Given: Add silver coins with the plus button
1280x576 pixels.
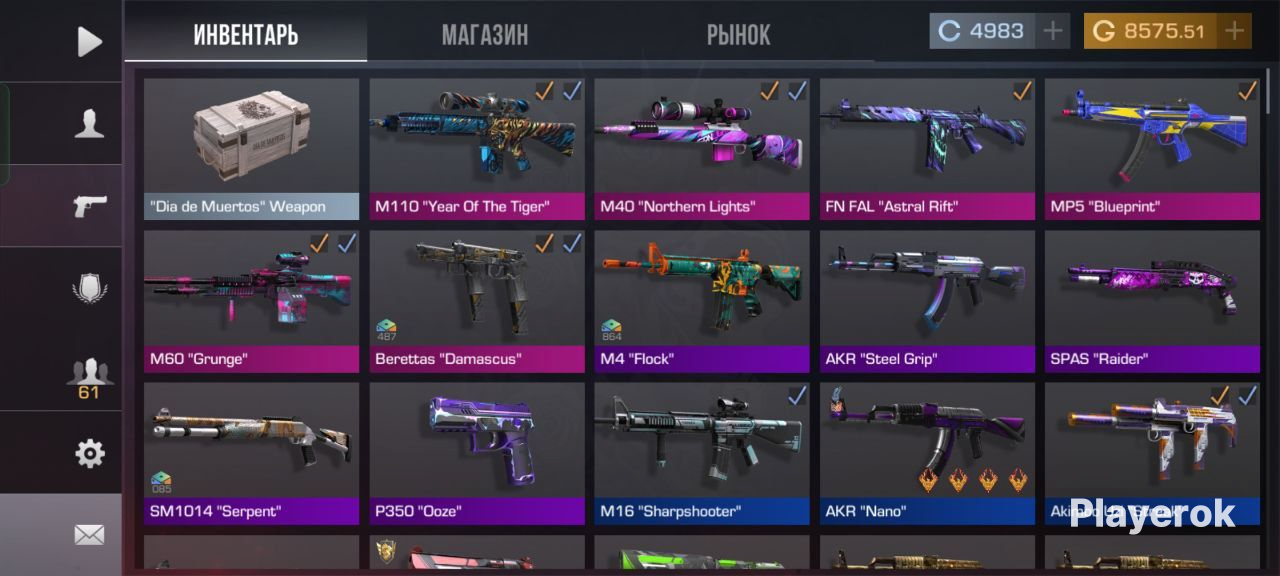Looking at the screenshot, I should [1052, 31].
